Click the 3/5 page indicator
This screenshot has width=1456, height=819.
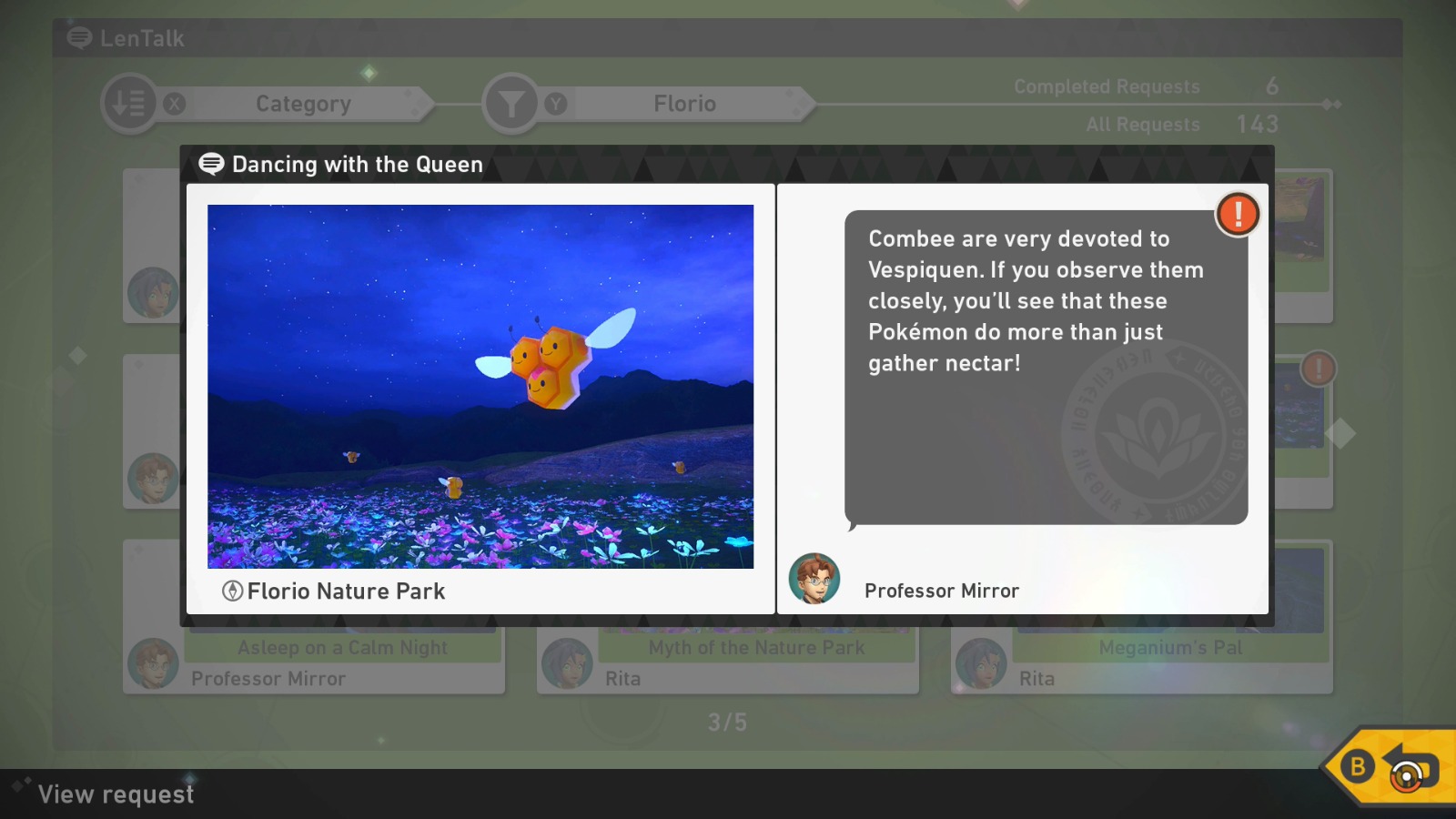728,723
